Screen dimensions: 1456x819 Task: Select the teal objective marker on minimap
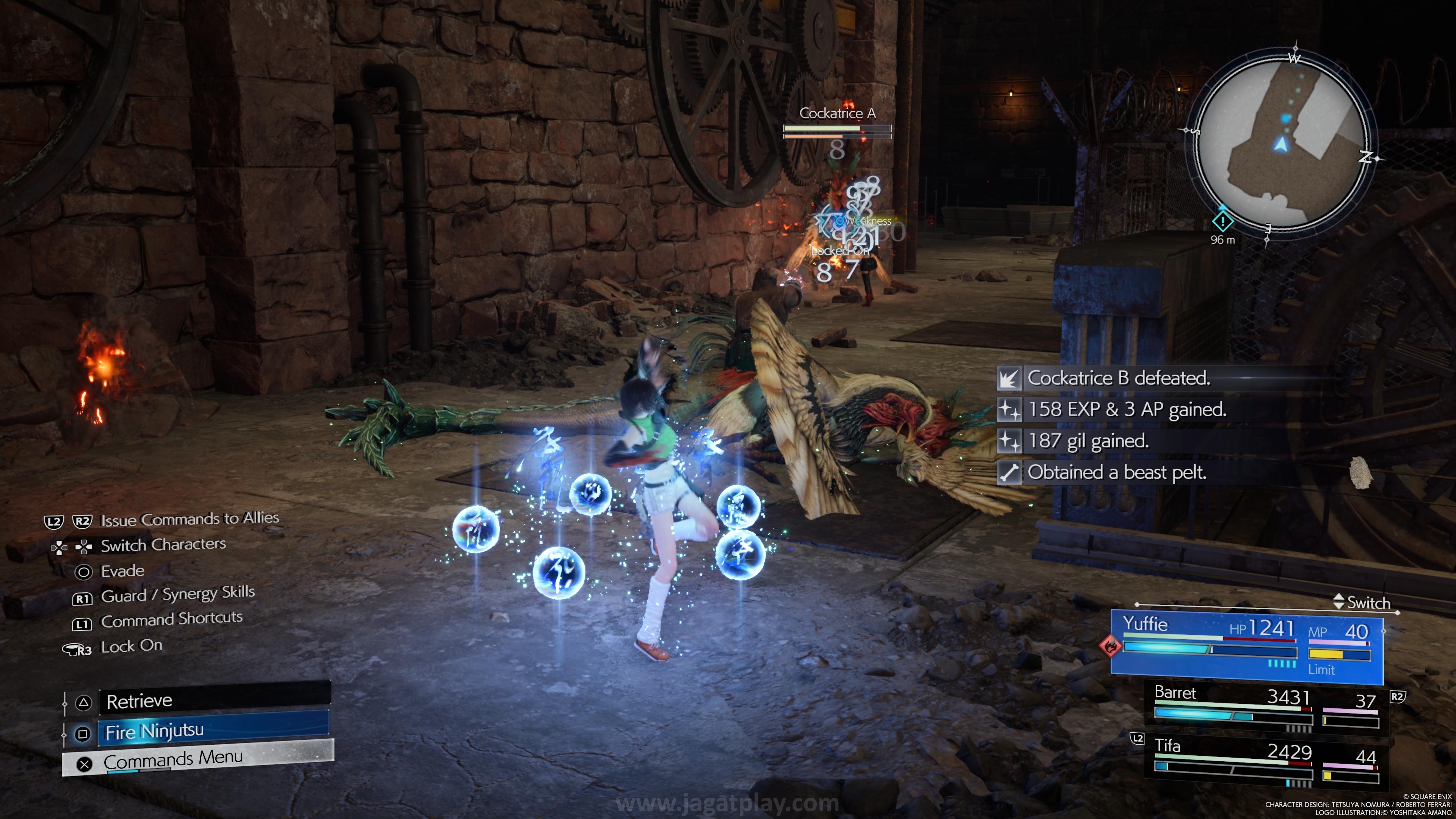[1222, 221]
